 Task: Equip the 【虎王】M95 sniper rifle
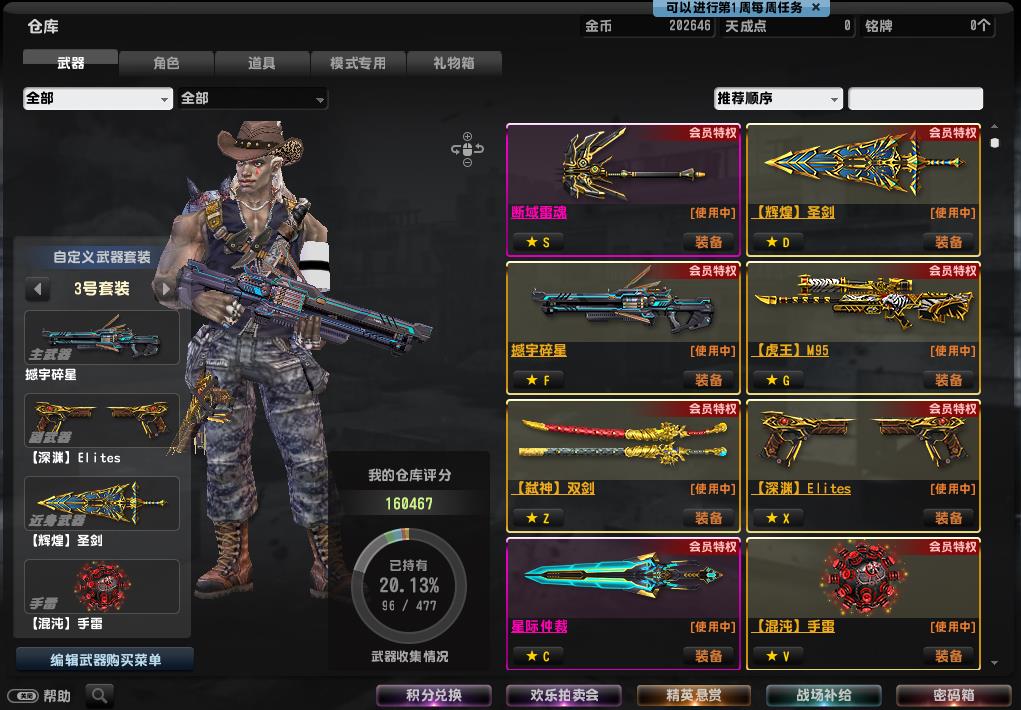949,380
